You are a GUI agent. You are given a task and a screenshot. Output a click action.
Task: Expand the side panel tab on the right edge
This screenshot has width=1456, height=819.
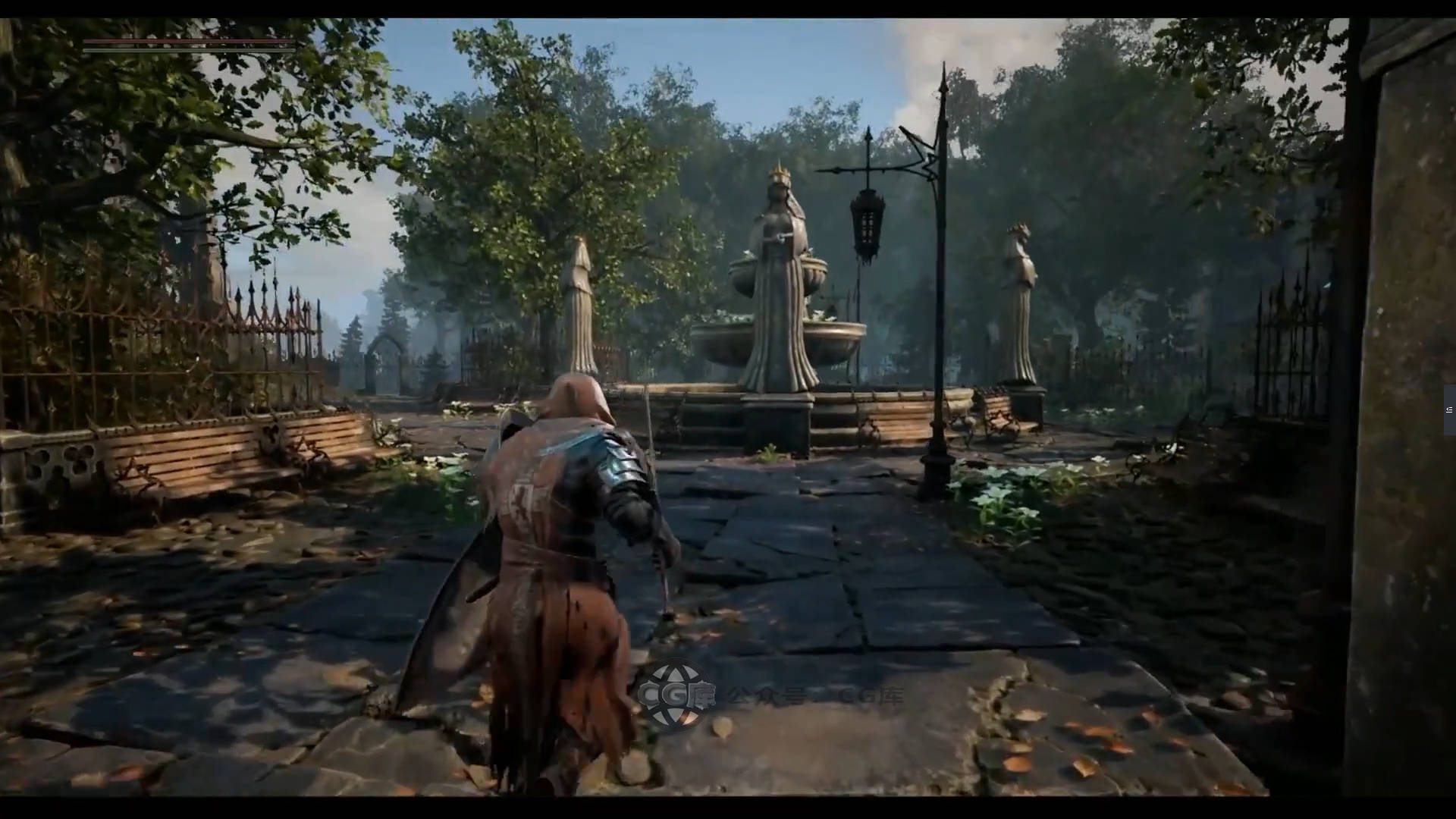[x=1449, y=410]
